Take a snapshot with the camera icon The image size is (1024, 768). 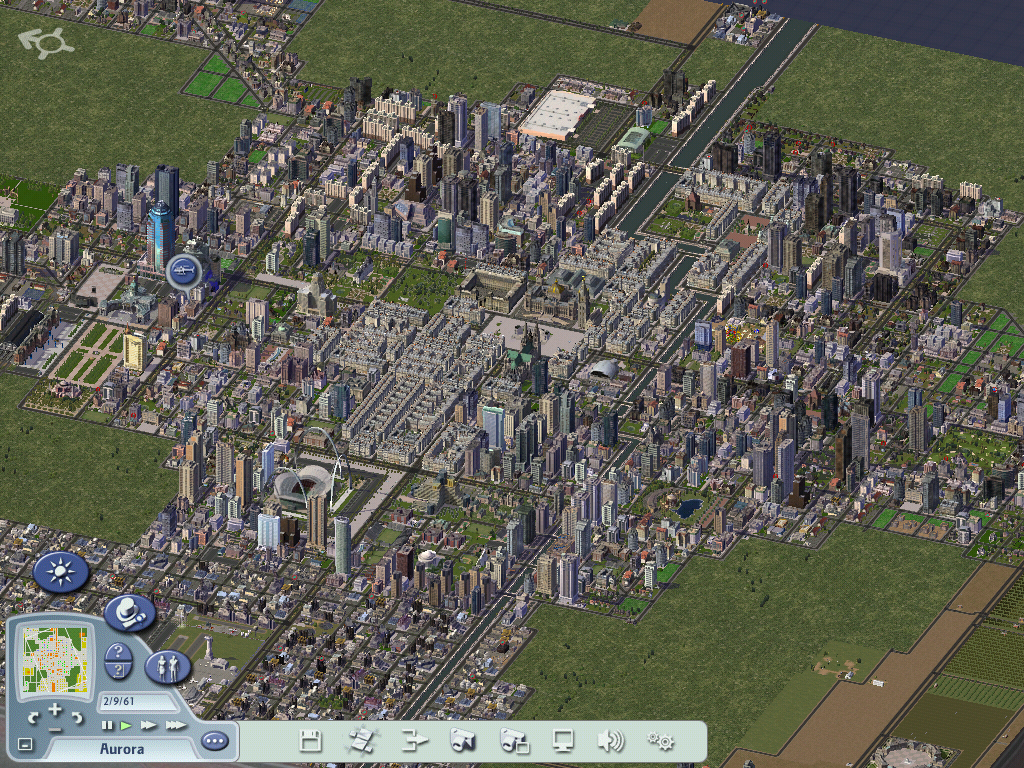(x=461, y=741)
